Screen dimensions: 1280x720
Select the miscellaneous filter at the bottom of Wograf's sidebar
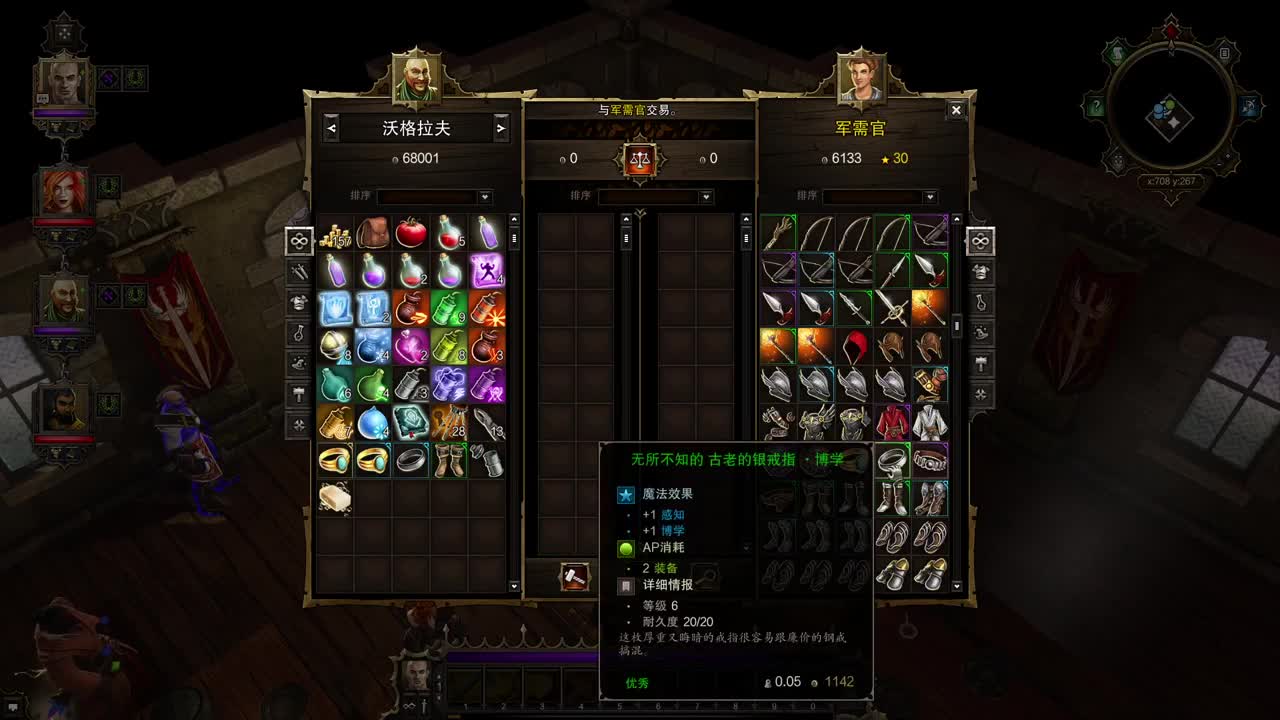(296, 425)
